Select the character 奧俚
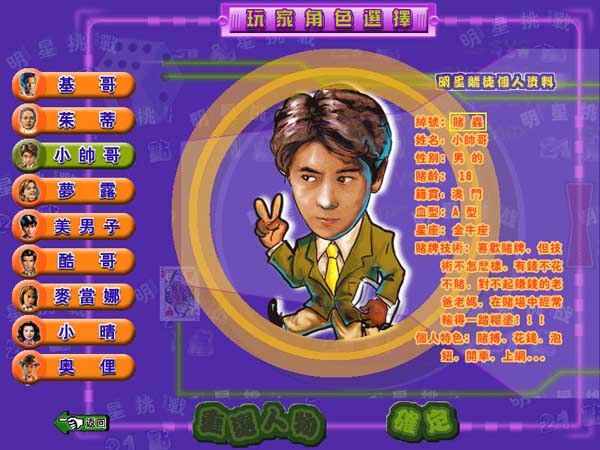This screenshot has width=600, height=450. [74, 365]
